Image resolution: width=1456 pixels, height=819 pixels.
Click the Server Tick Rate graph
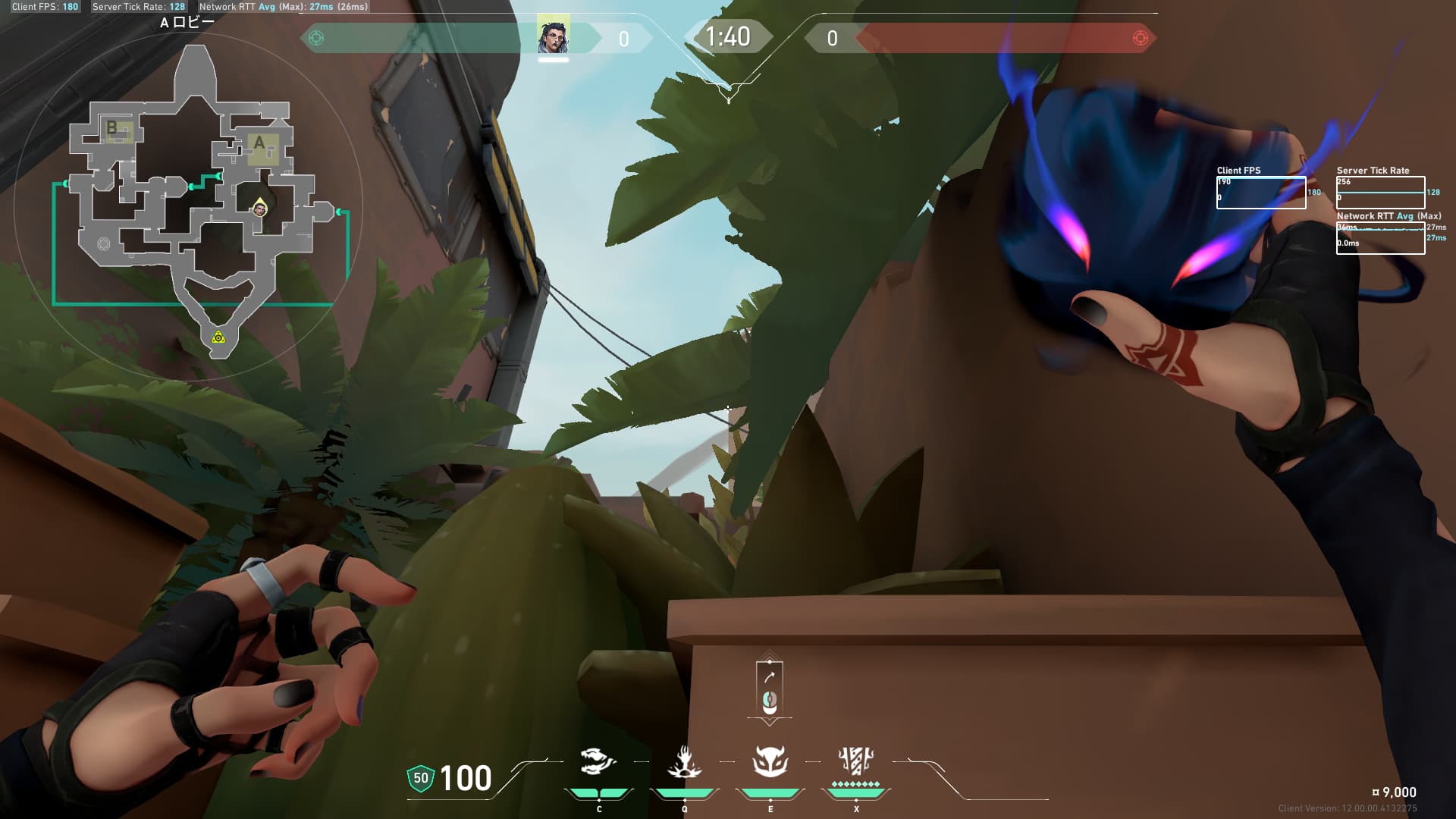pos(1380,193)
